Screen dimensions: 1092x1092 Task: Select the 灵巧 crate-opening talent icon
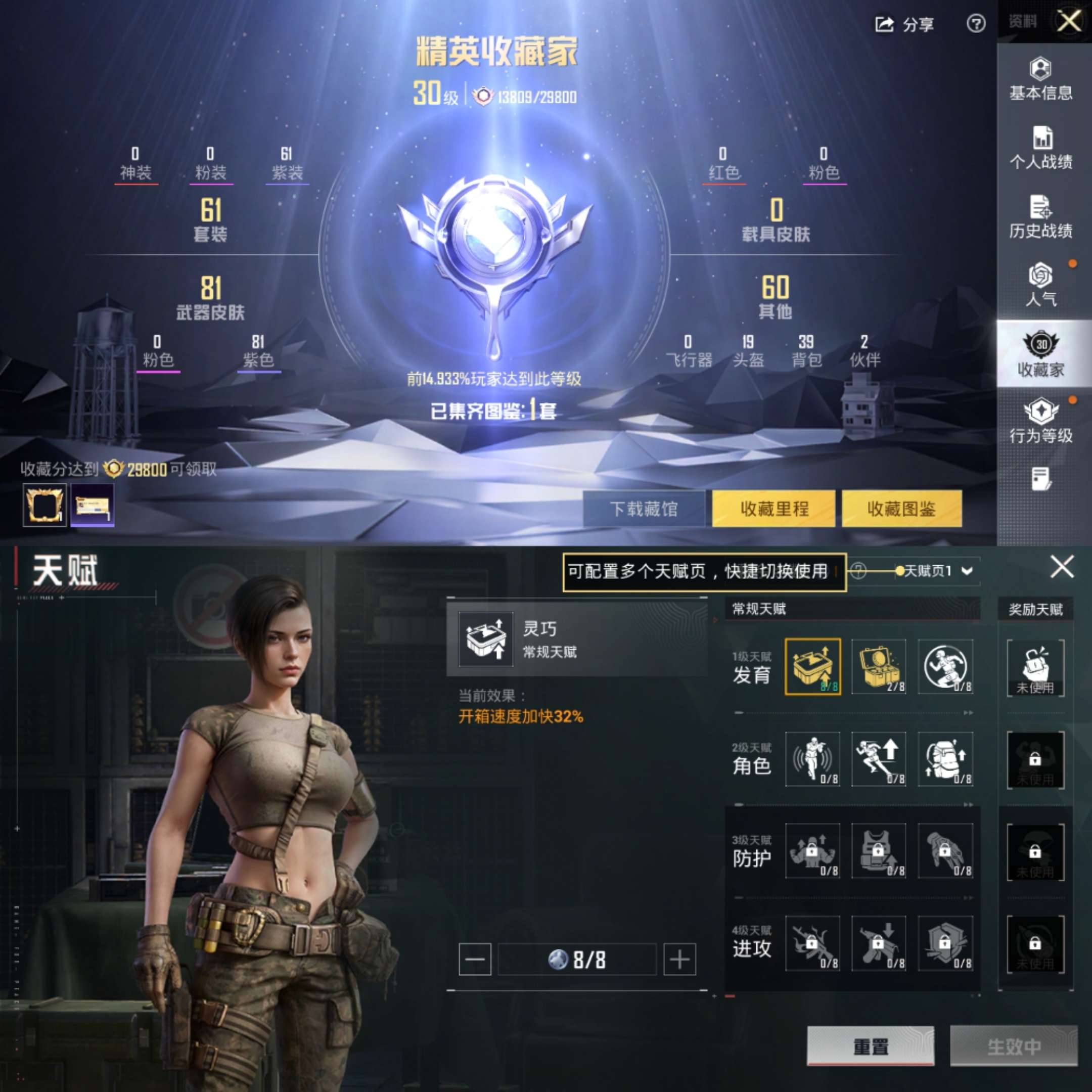(x=813, y=667)
